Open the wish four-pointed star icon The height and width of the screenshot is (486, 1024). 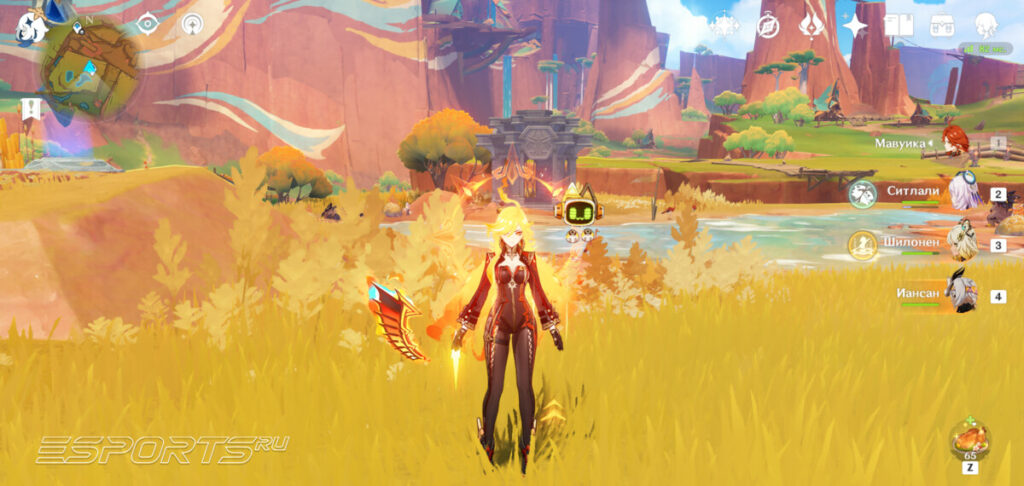(x=855, y=26)
